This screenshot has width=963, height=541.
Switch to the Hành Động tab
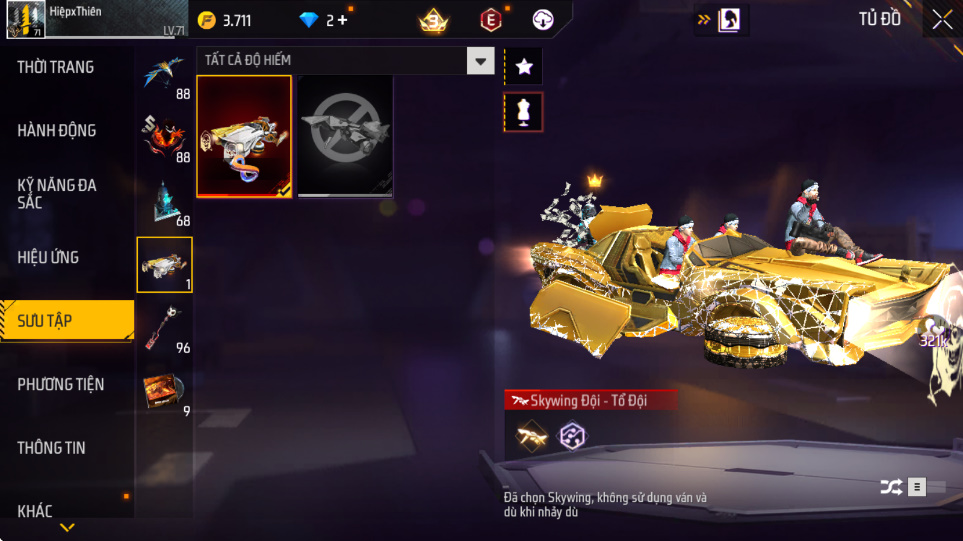(x=57, y=130)
